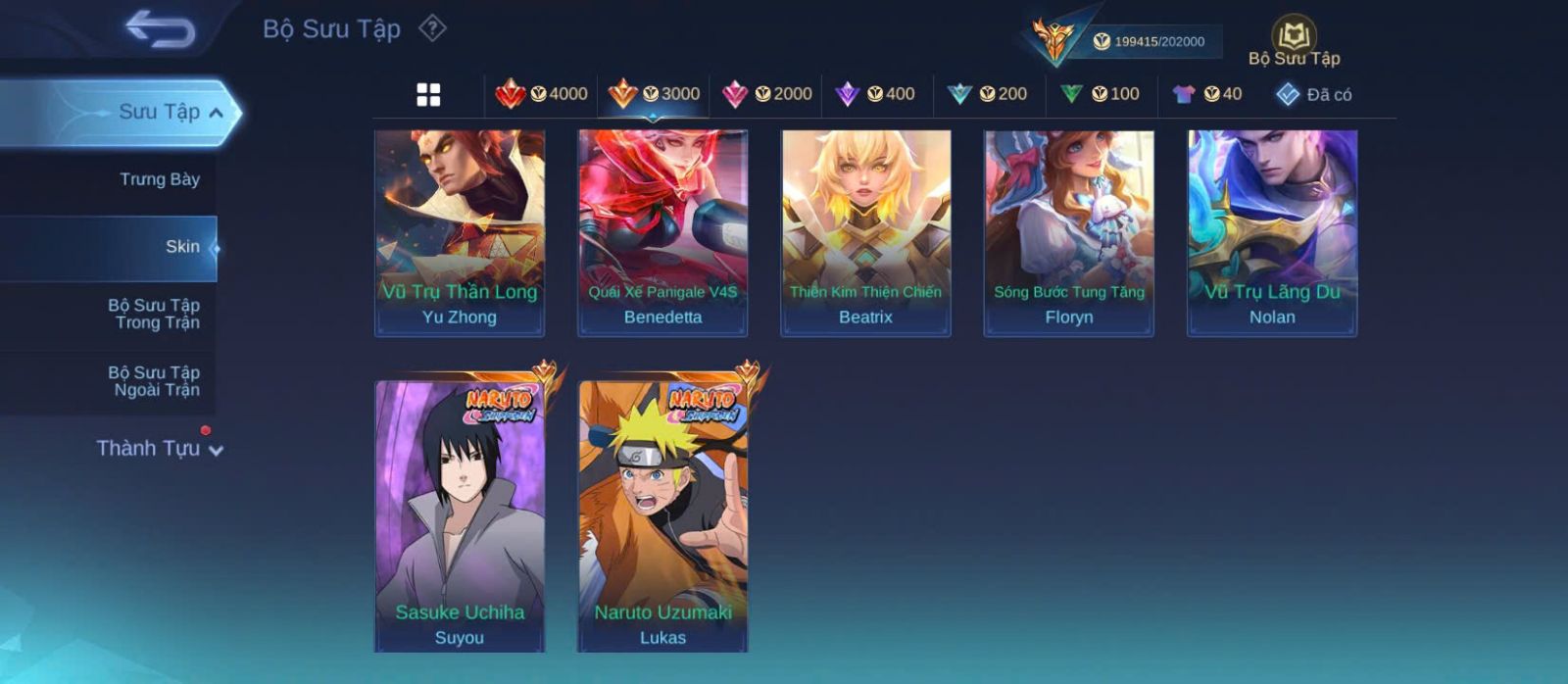Screen dimensions: 1568x684
Task: Choose the Benedetta skin card
Action: point(662,233)
